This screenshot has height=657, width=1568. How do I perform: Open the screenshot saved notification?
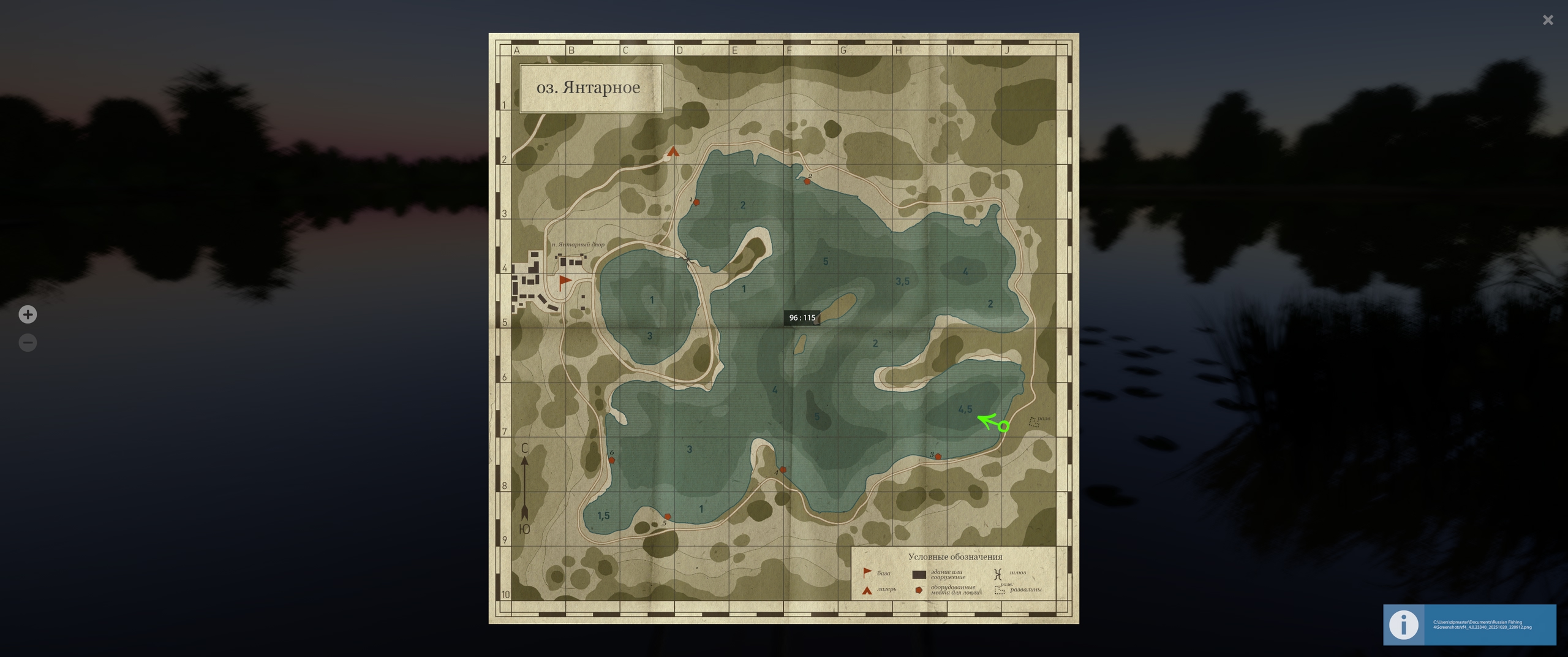1469,625
